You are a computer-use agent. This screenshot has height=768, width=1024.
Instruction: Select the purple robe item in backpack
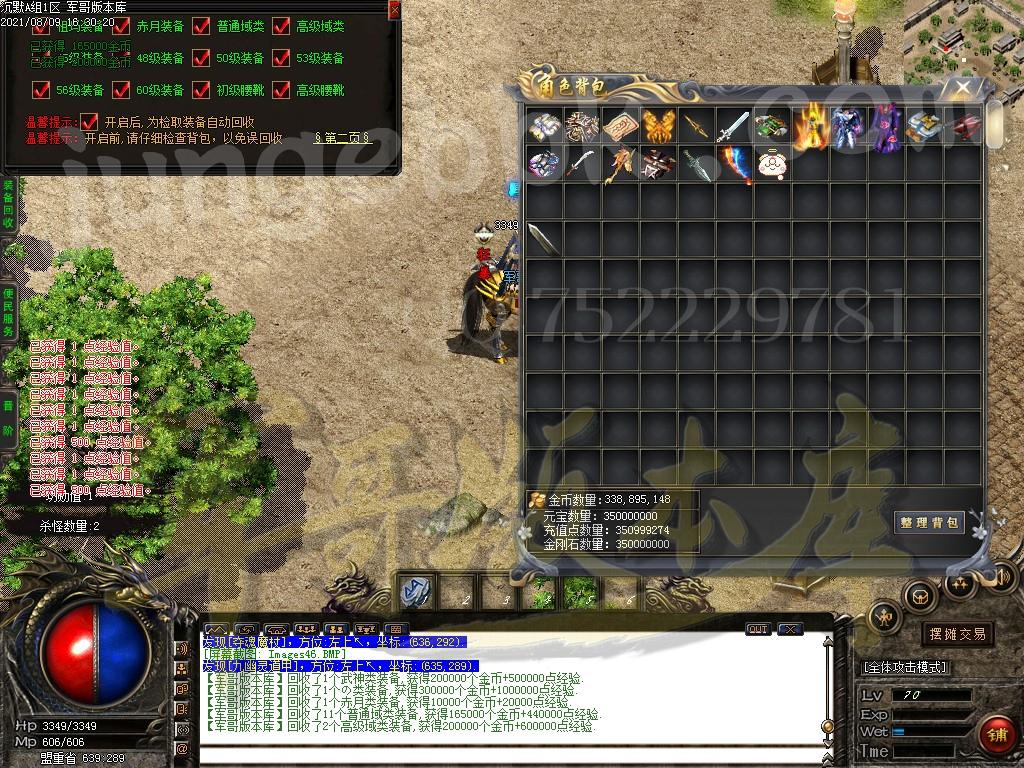885,127
